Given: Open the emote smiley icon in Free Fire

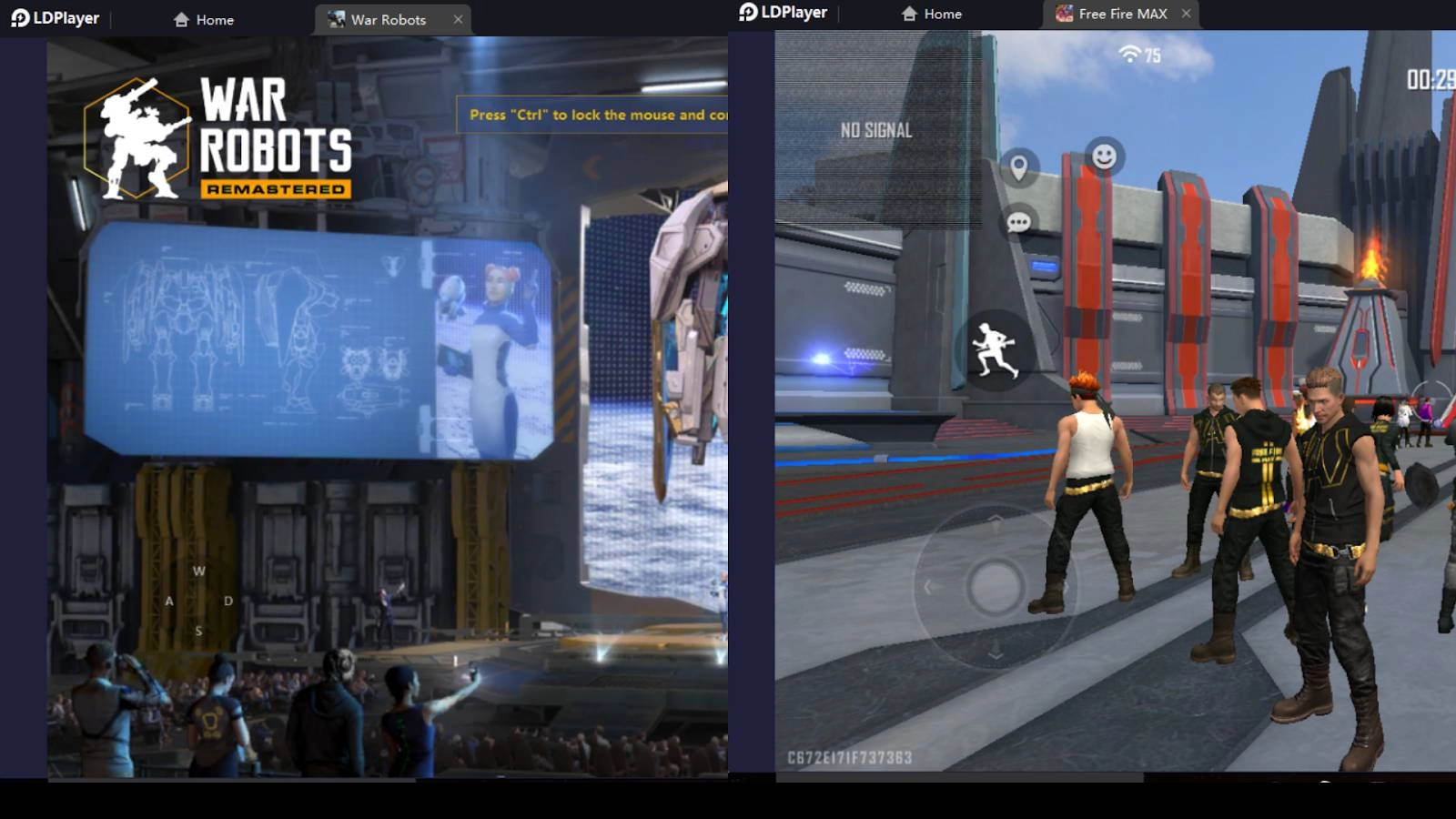Looking at the screenshot, I should point(1106,157).
